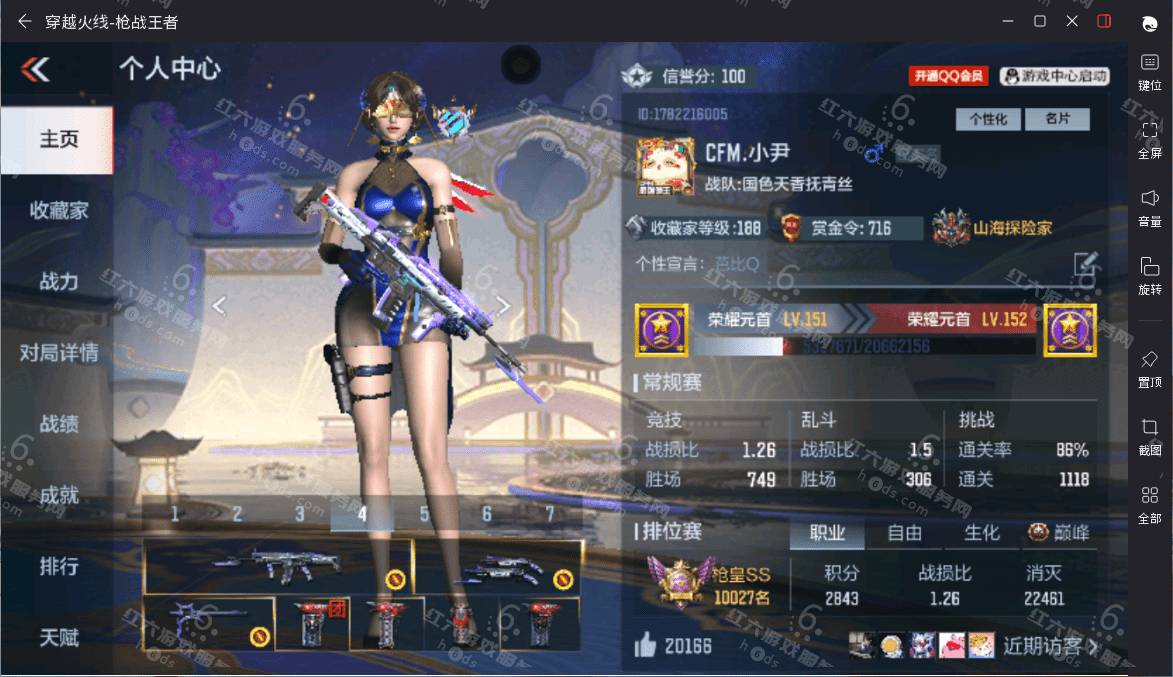
Task: Select 战力 in the side menu
Action: [x=58, y=281]
